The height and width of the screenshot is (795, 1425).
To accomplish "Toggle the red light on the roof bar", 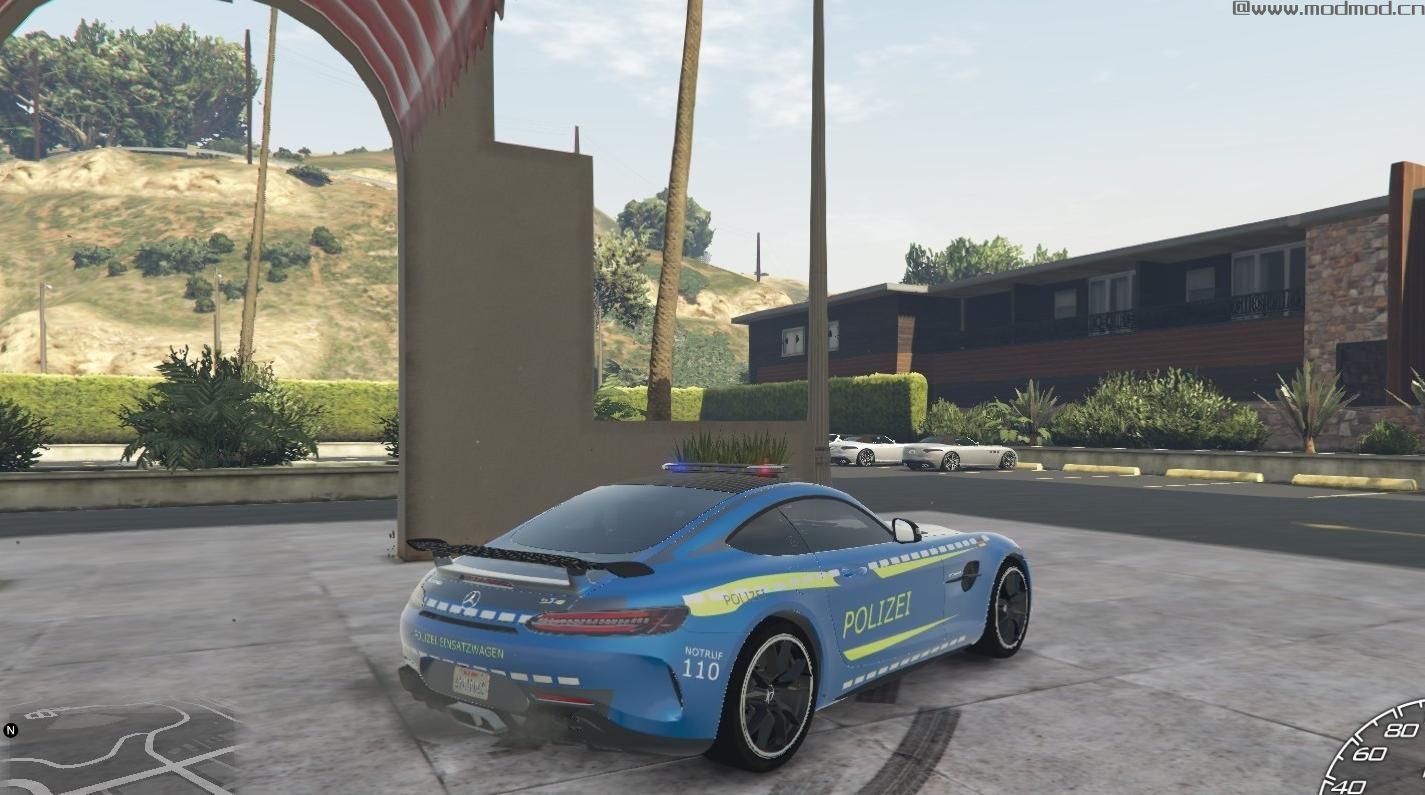I will click(x=765, y=468).
